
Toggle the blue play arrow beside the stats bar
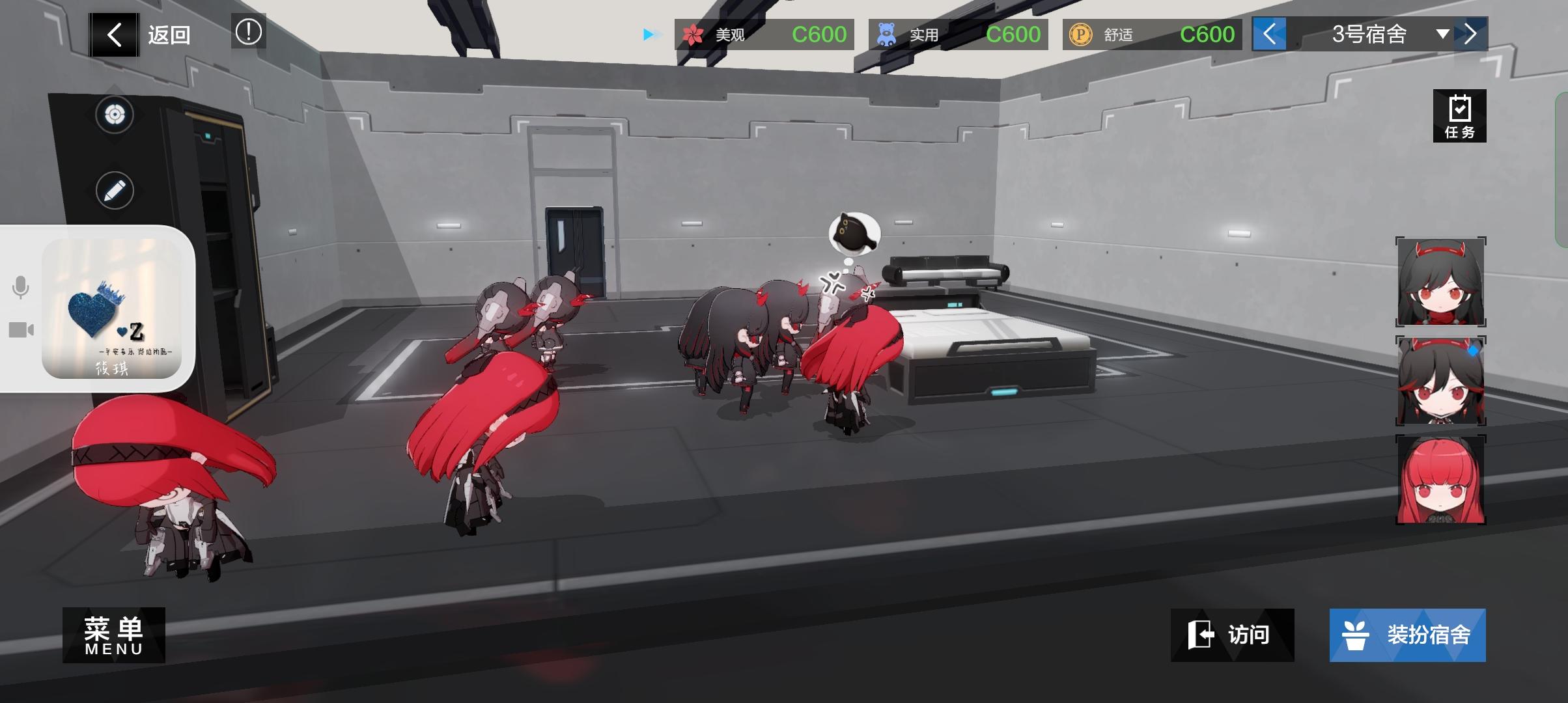(648, 35)
